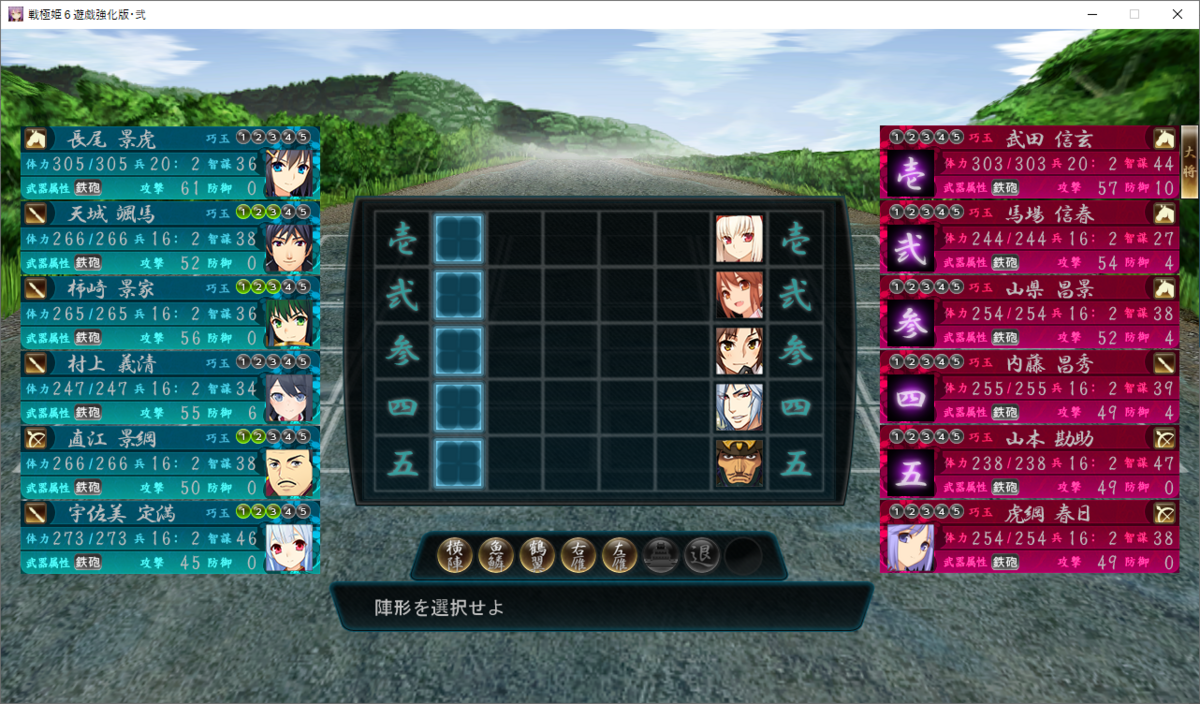Select 村上 義清 unit panel
The width and height of the screenshot is (1200, 704).
pos(170,387)
